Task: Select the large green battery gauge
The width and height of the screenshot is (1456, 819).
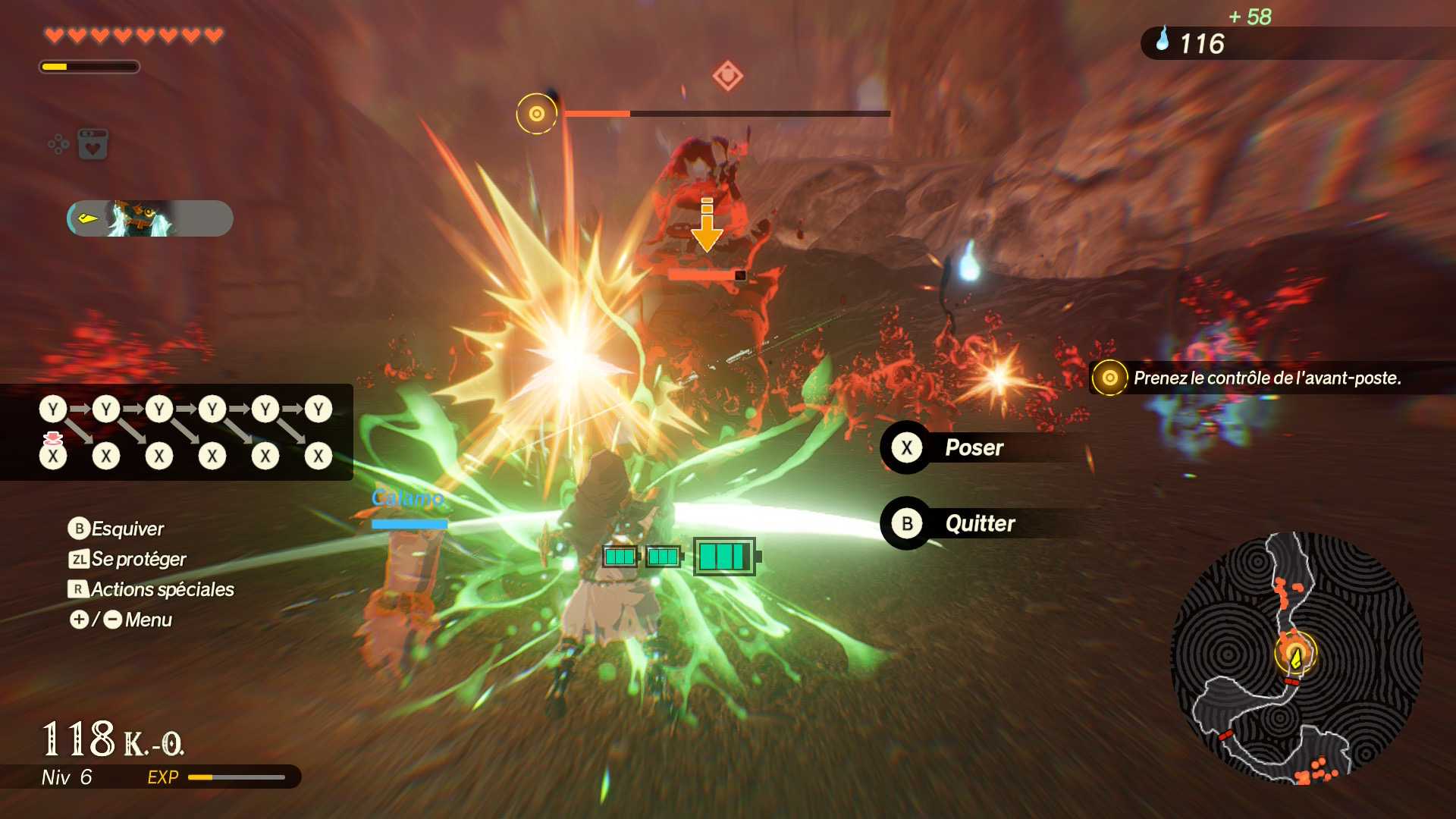Action: (725, 557)
